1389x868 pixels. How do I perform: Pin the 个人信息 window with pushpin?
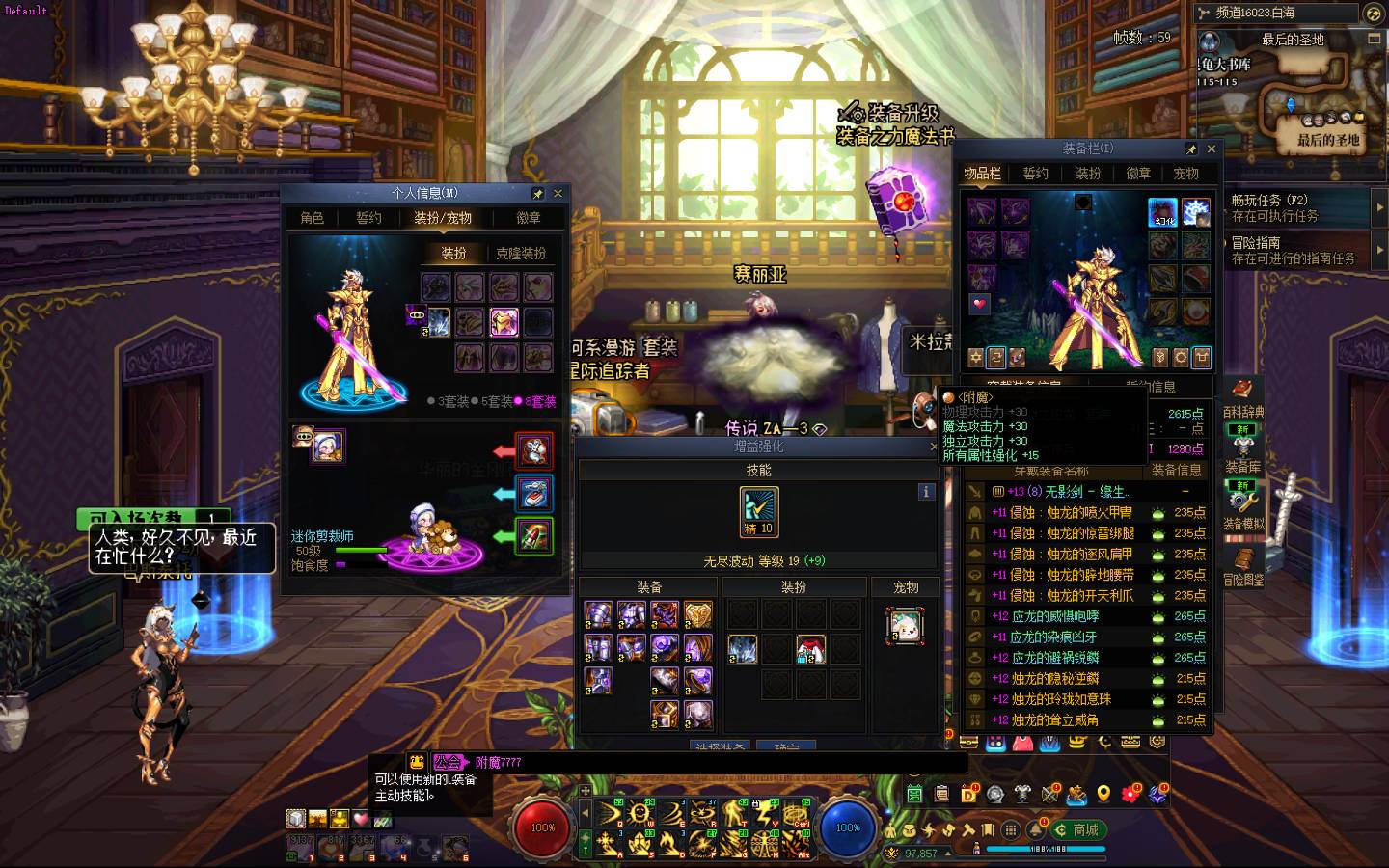click(x=537, y=193)
